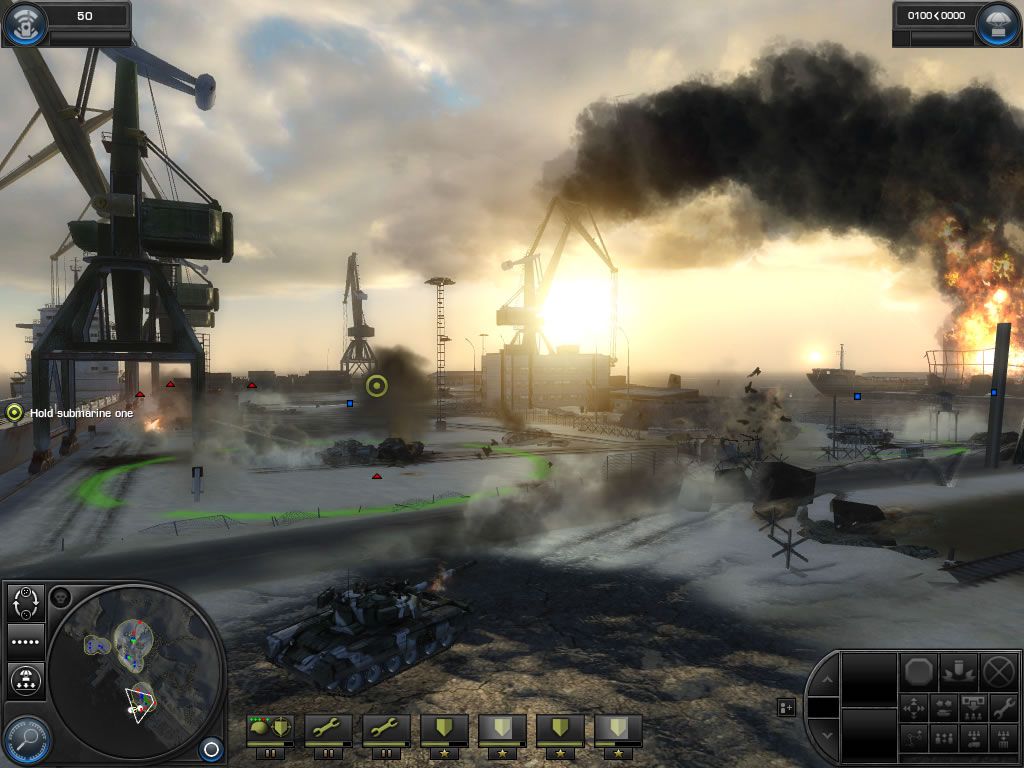The image size is (1024, 768).
Task: Click the skull icon above the minimap
Action: click(59, 597)
